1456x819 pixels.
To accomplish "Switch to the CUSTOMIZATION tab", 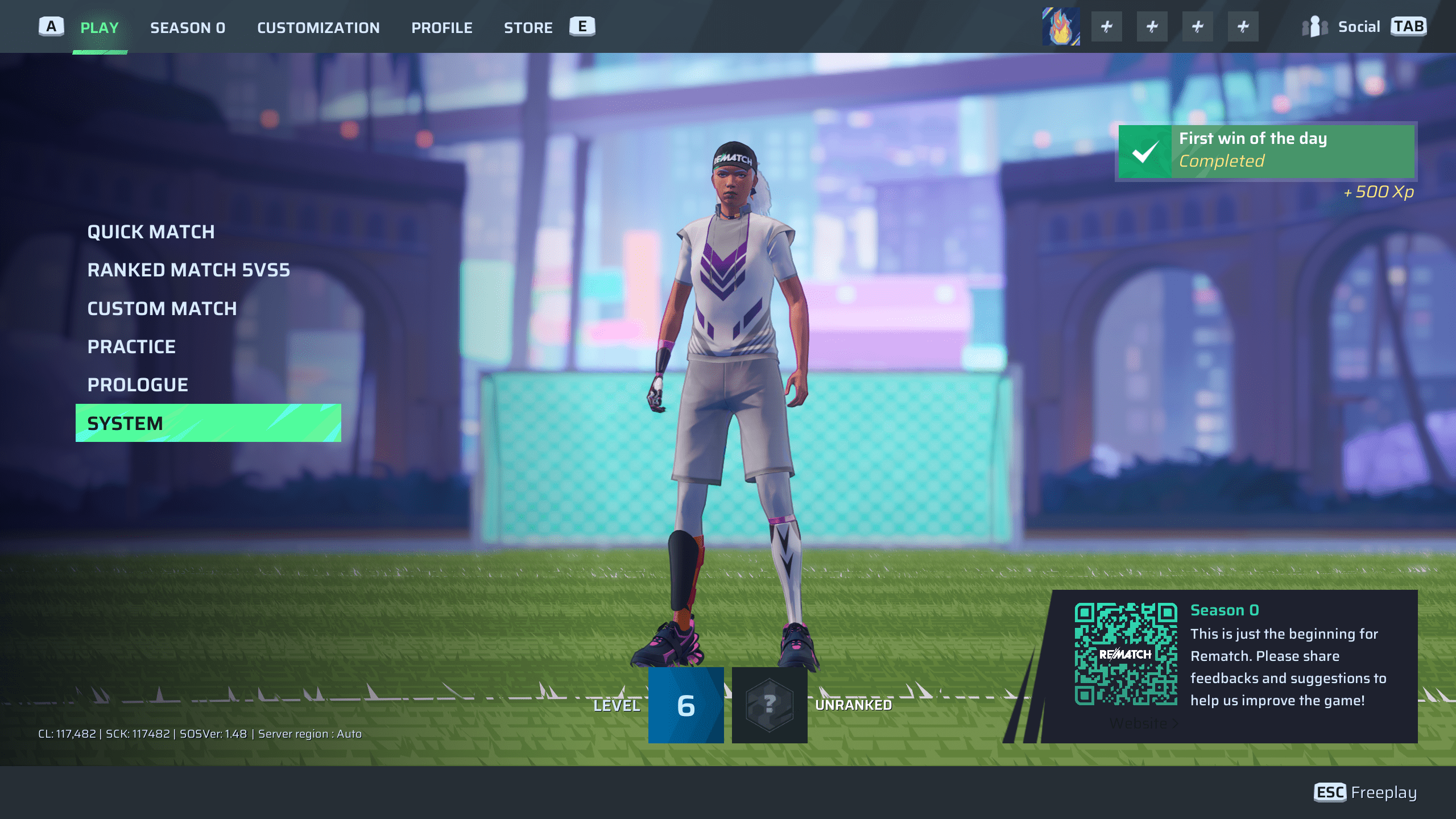I will pos(318,27).
